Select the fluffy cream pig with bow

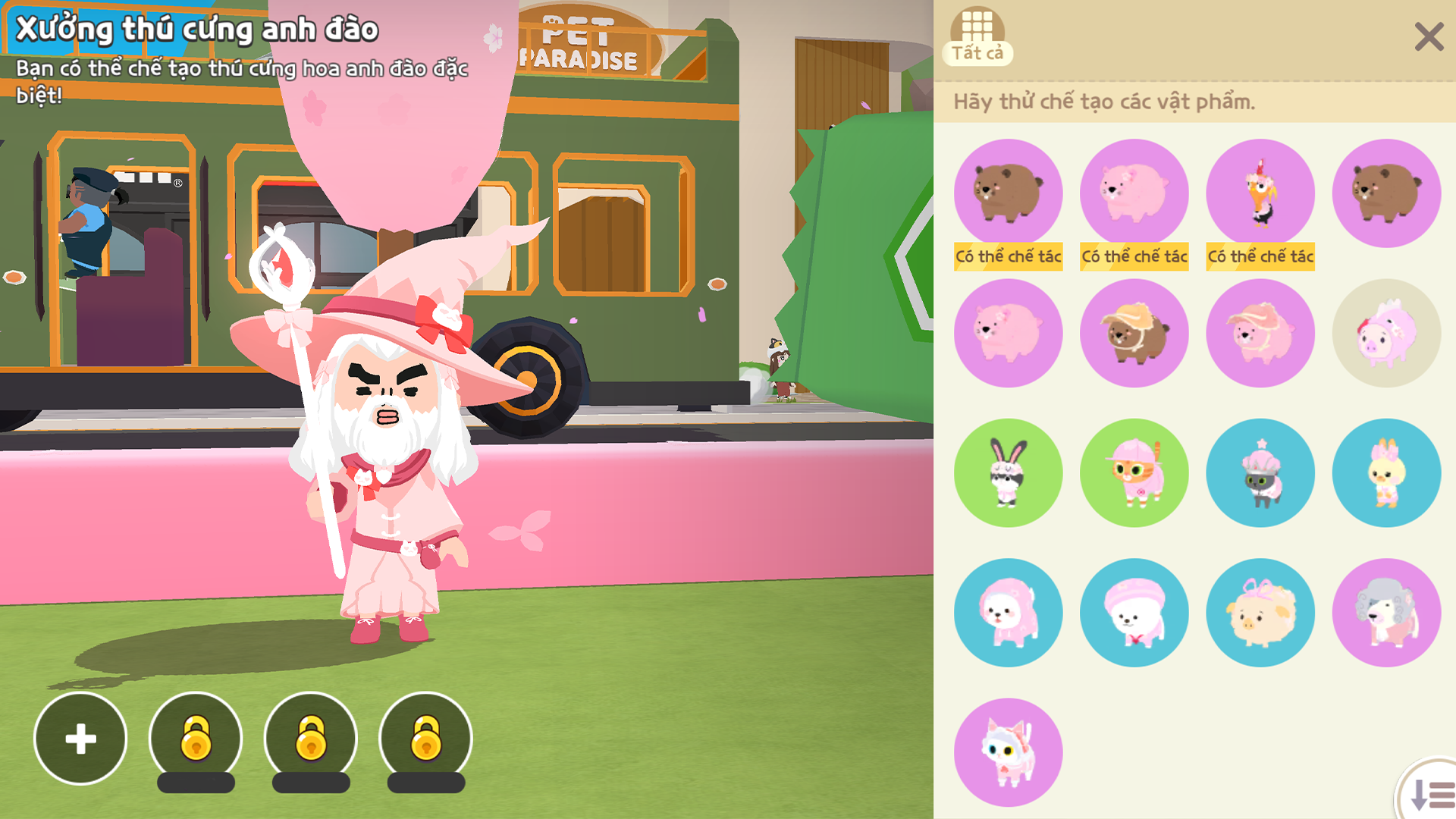point(1260,613)
